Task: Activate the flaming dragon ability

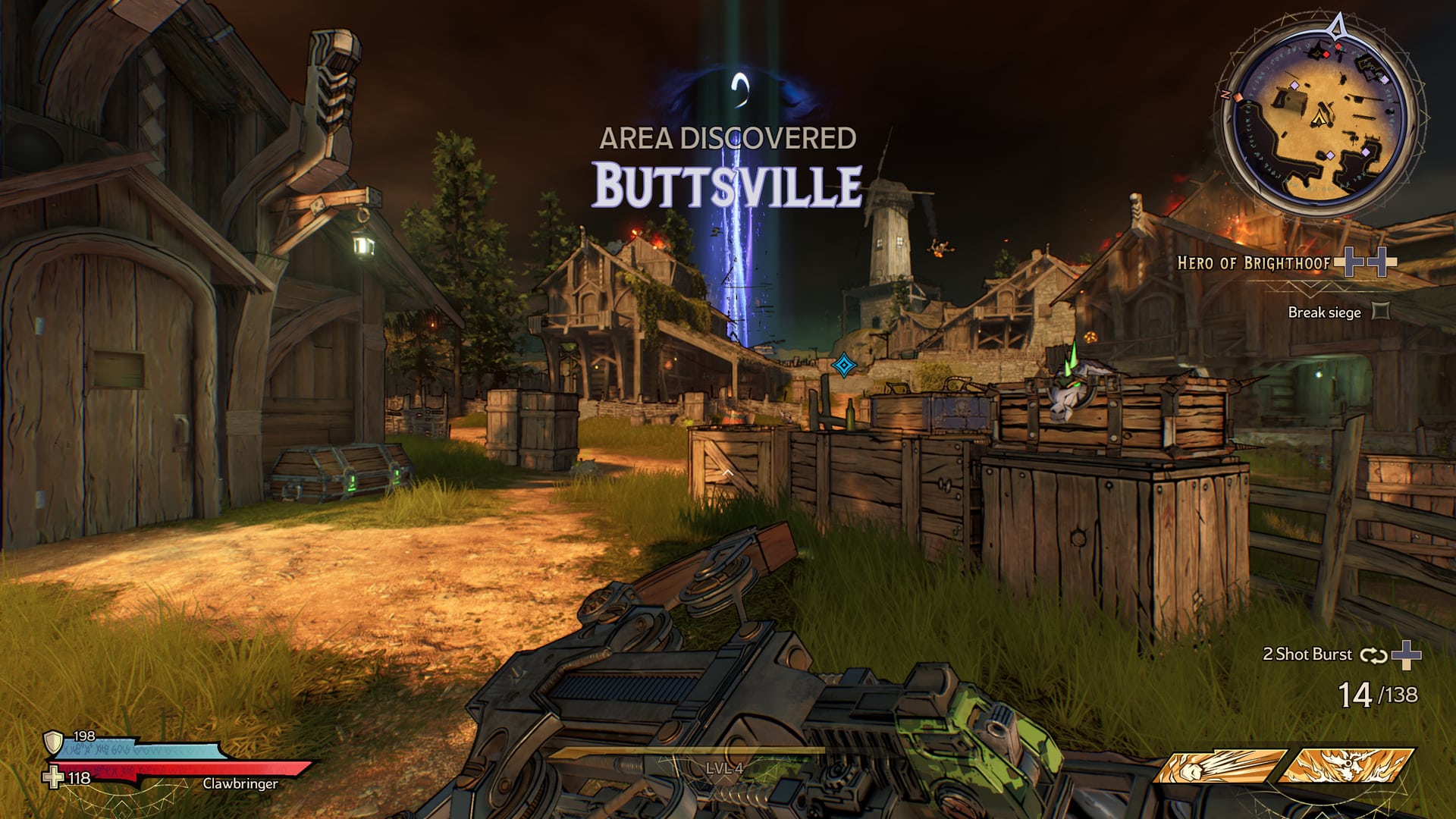Action: (x=1348, y=766)
